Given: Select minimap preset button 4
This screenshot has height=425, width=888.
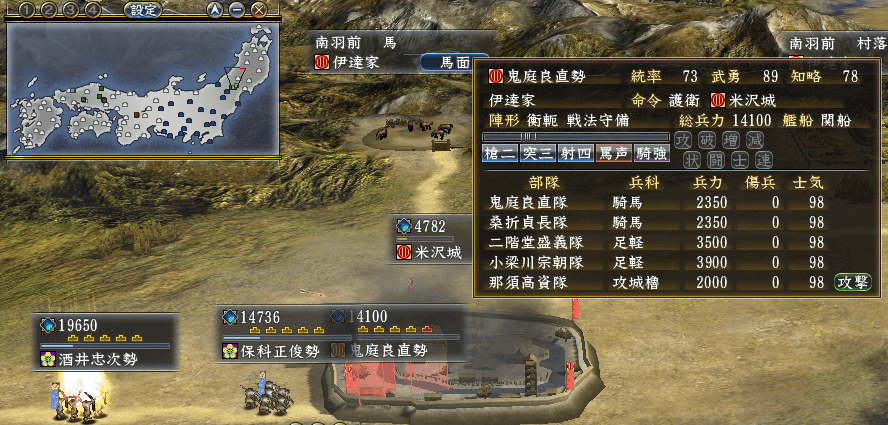Looking at the screenshot, I should pyautogui.click(x=92, y=10).
